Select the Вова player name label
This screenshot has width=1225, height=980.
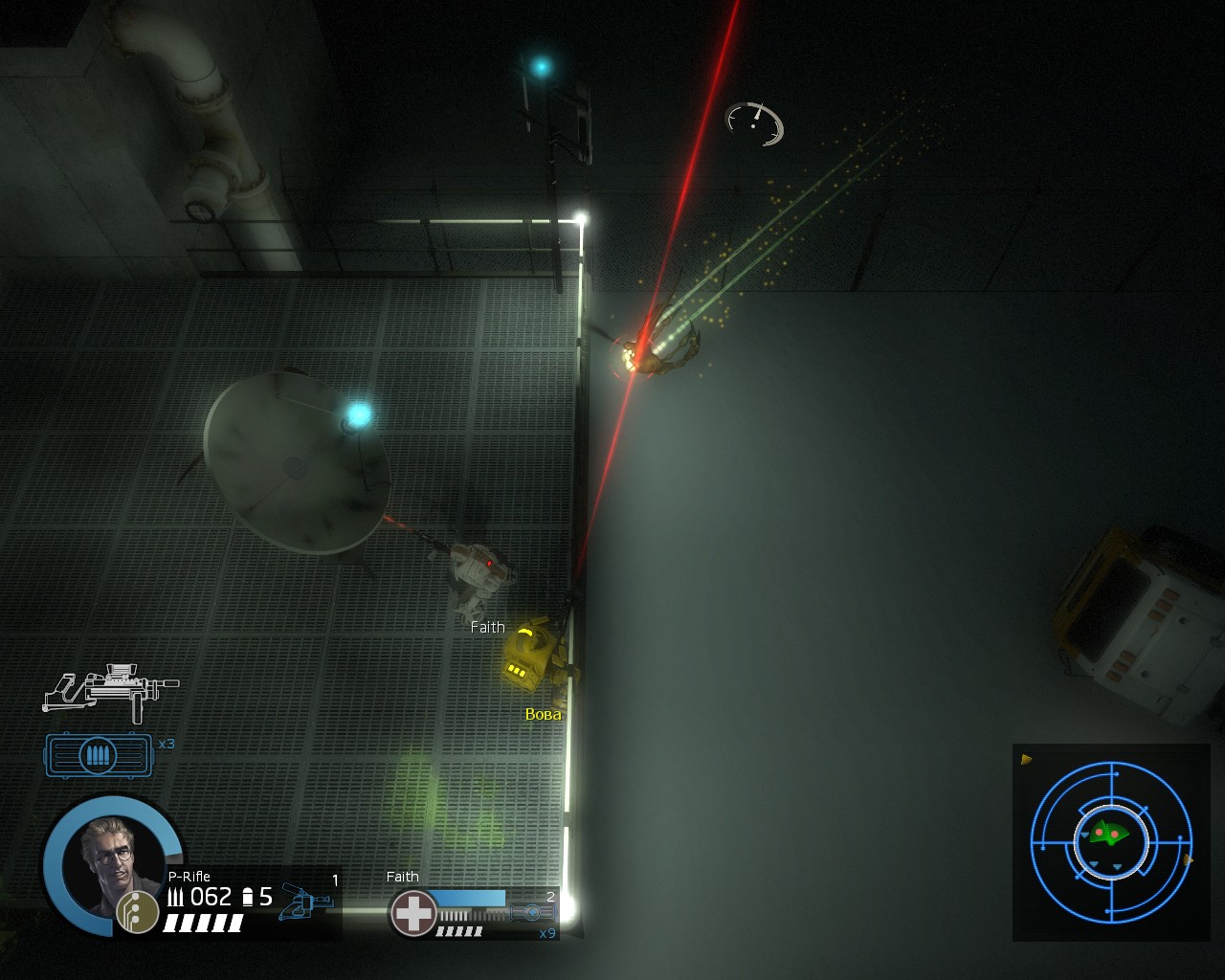[543, 714]
